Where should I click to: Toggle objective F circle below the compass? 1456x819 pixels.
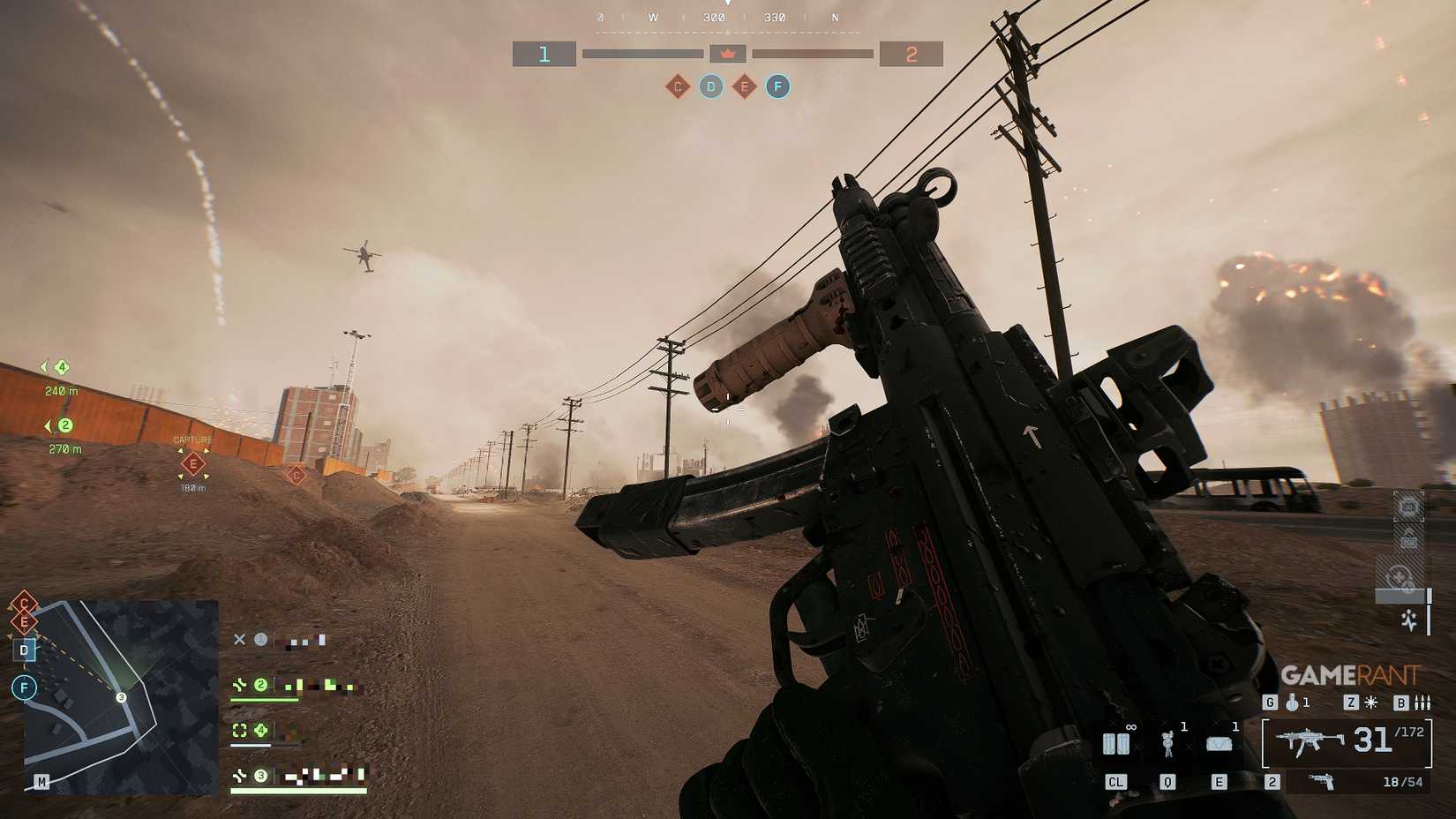click(777, 86)
